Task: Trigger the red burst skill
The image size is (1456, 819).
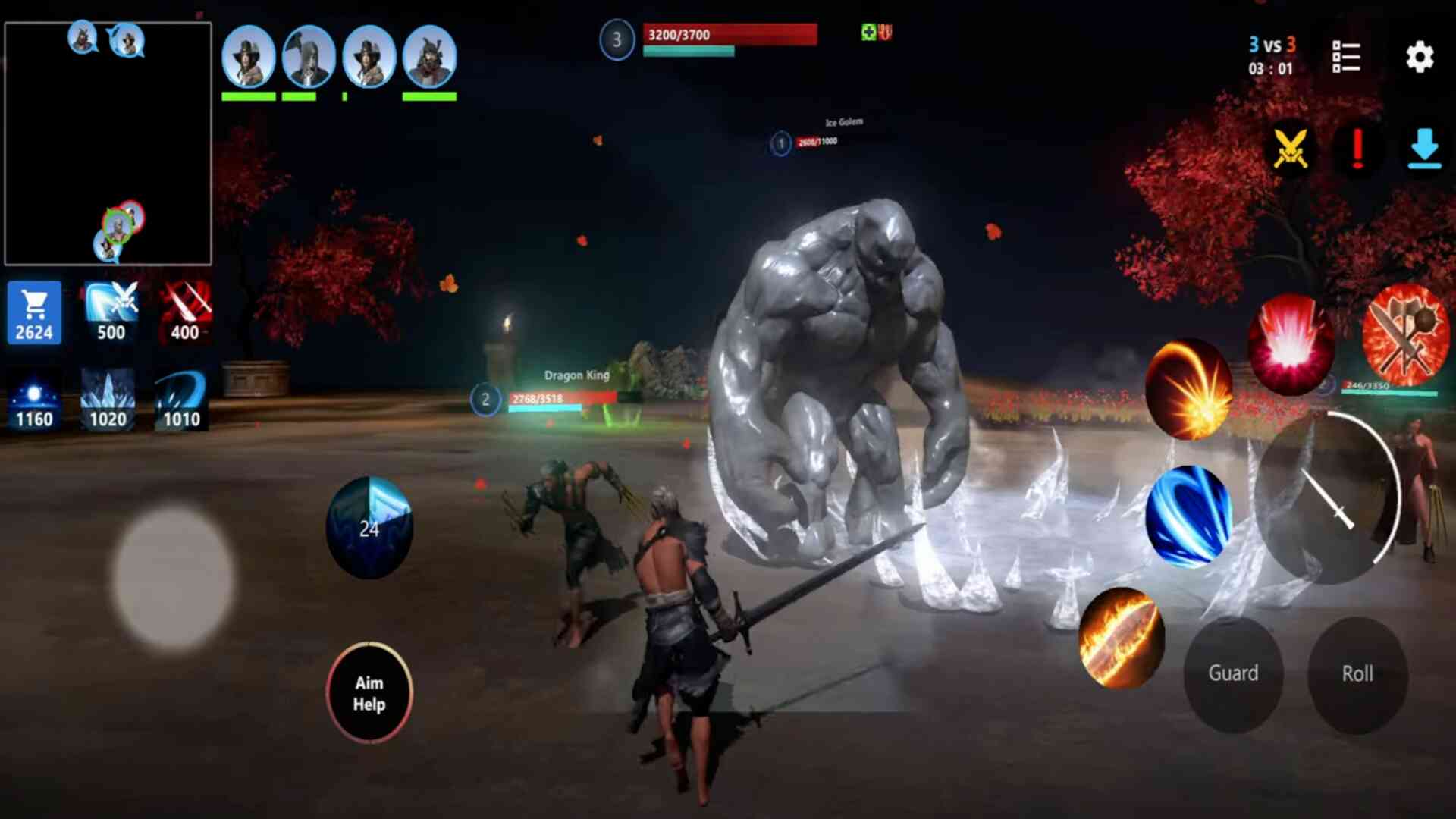Action: [1291, 344]
